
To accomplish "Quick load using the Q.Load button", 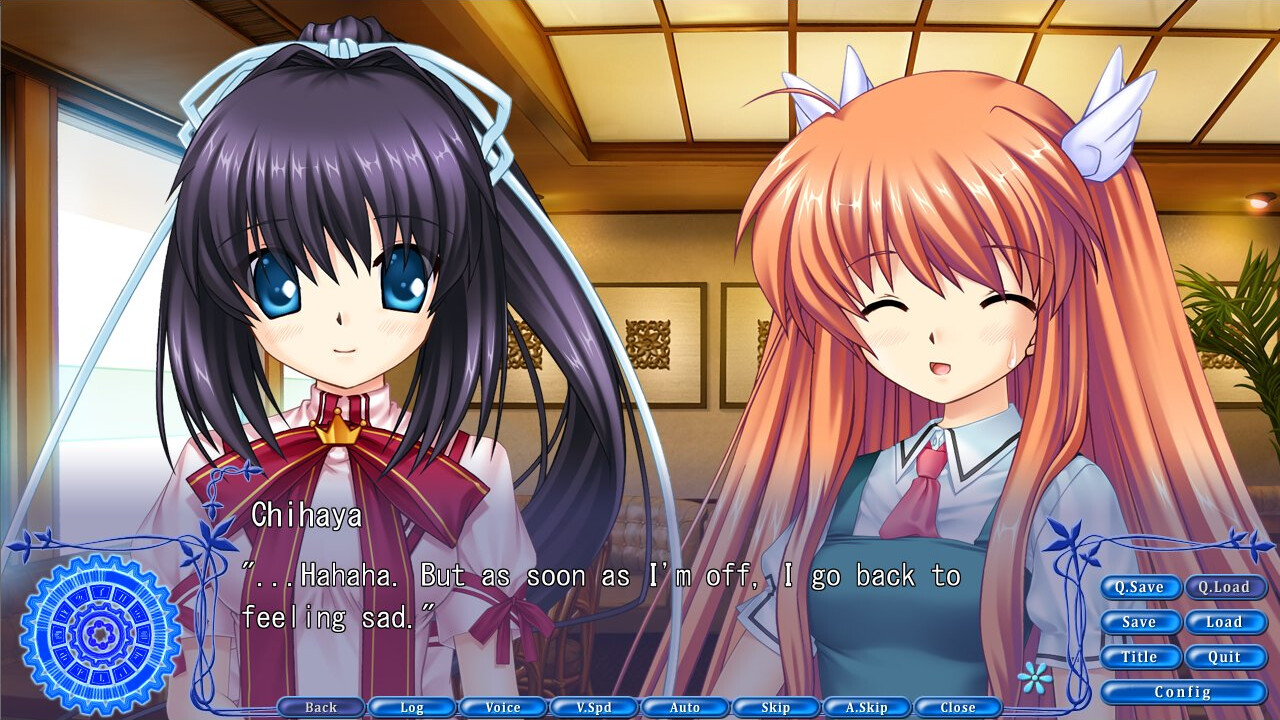I will (1226, 588).
